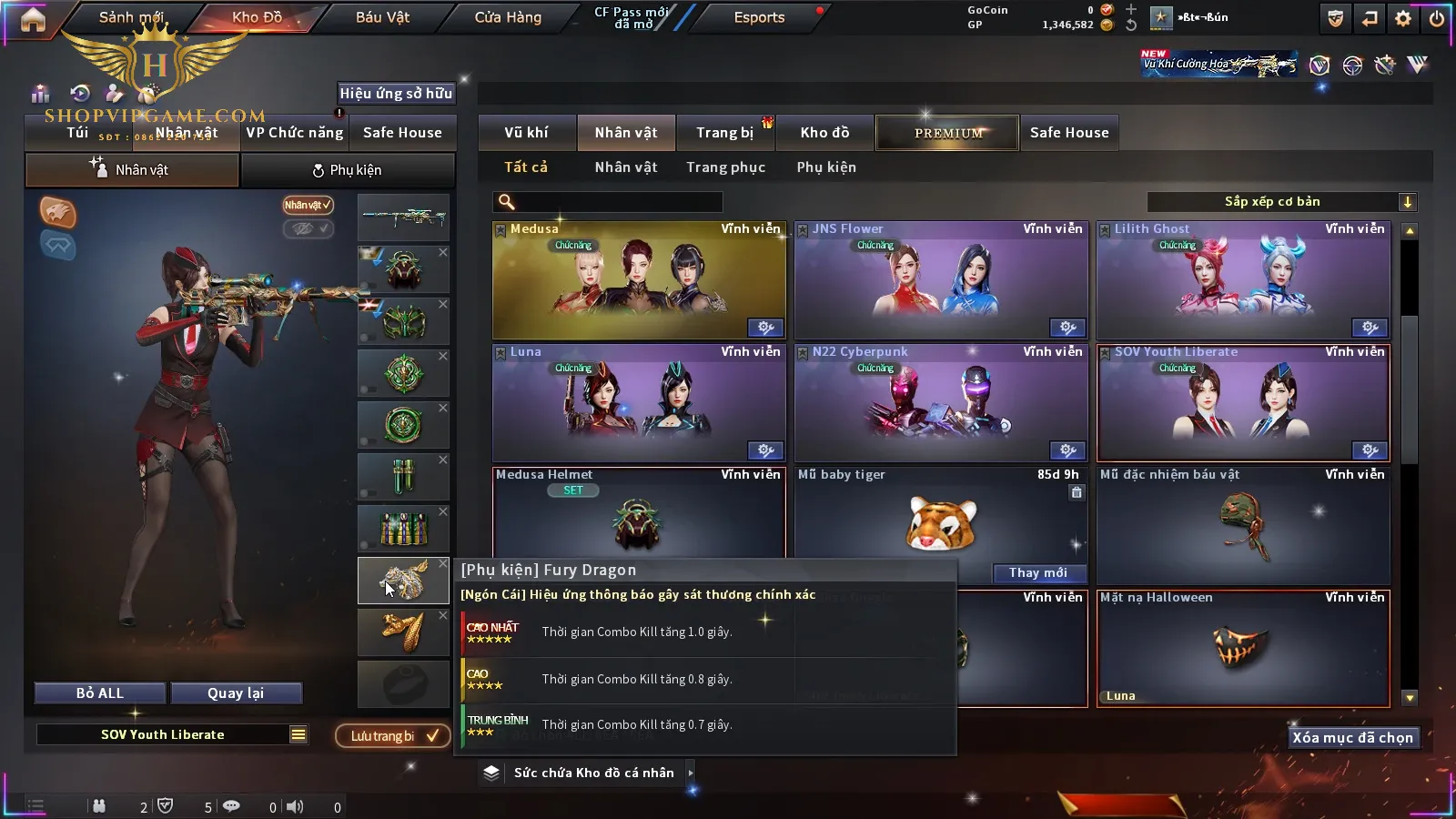This screenshot has width=1456, height=819.
Task: Select the Medusa character card
Action: point(639,280)
